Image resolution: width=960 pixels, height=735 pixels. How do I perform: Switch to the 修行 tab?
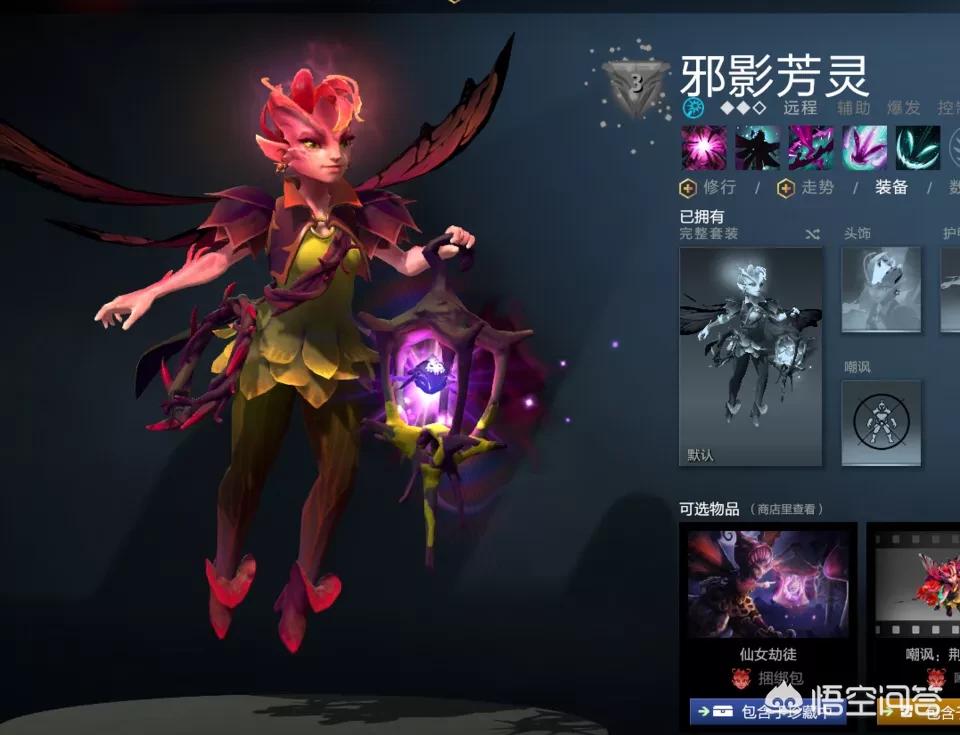pos(709,187)
